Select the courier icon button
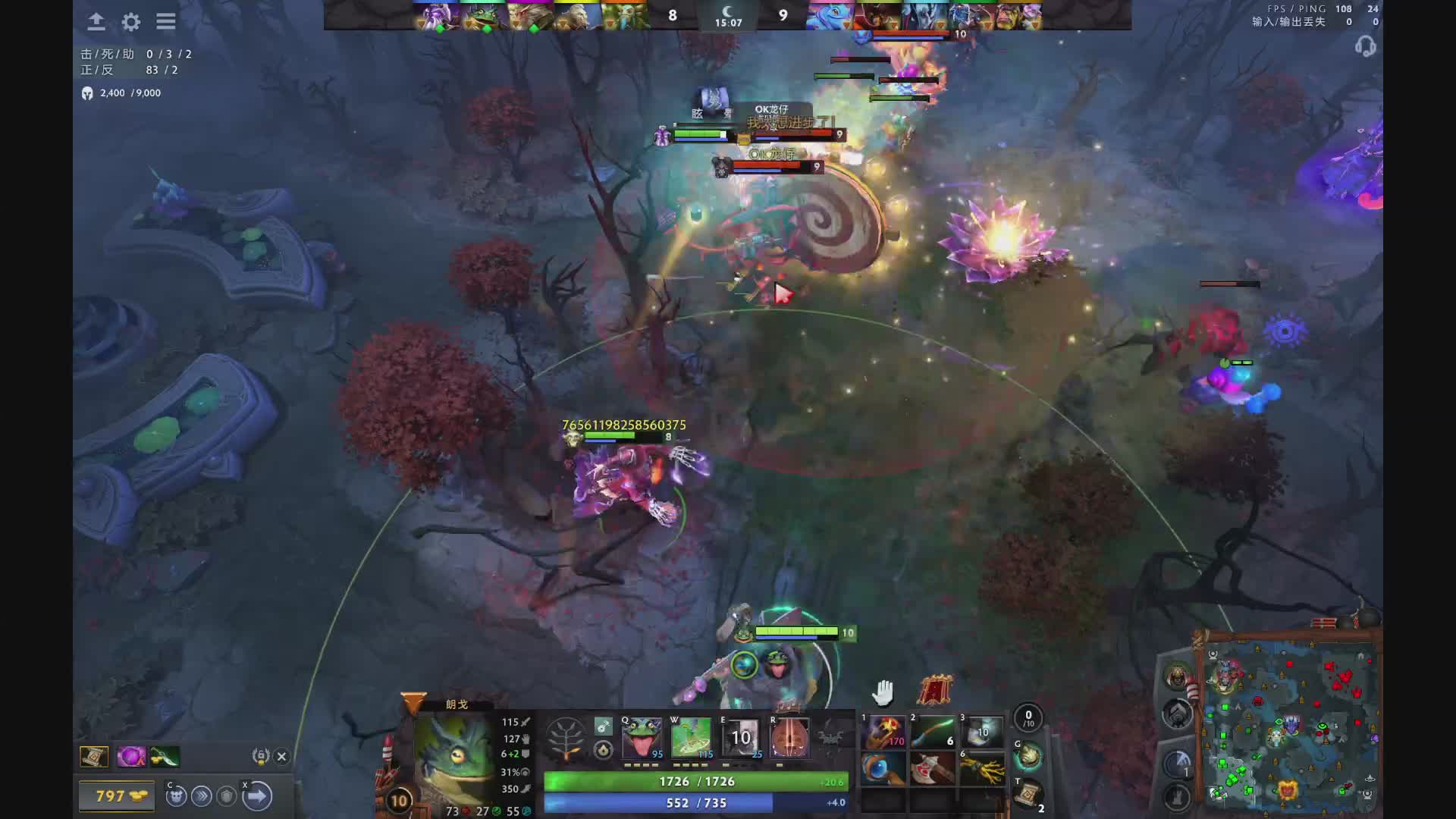 [x=176, y=796]
